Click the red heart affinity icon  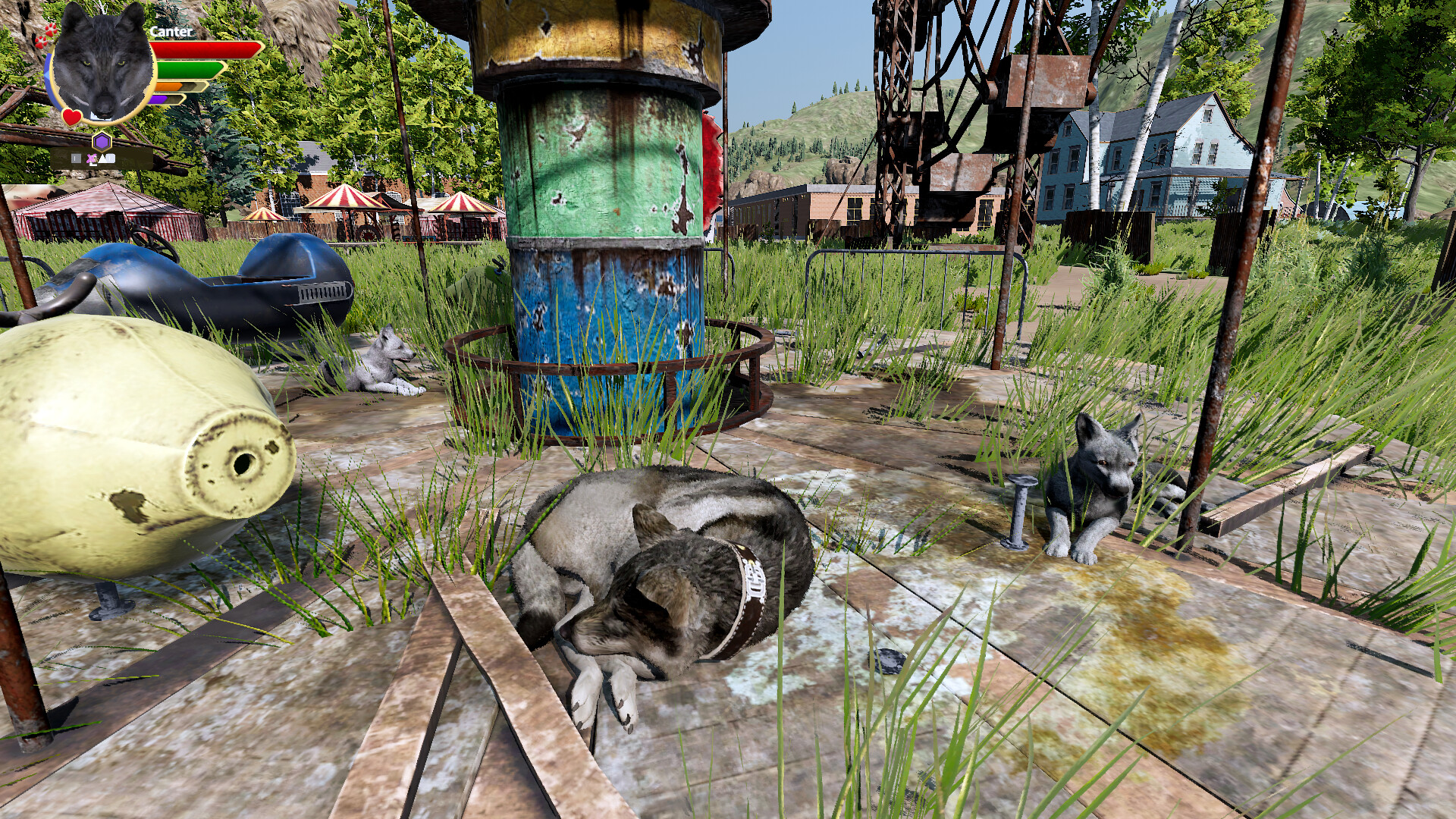click(72, 116)
